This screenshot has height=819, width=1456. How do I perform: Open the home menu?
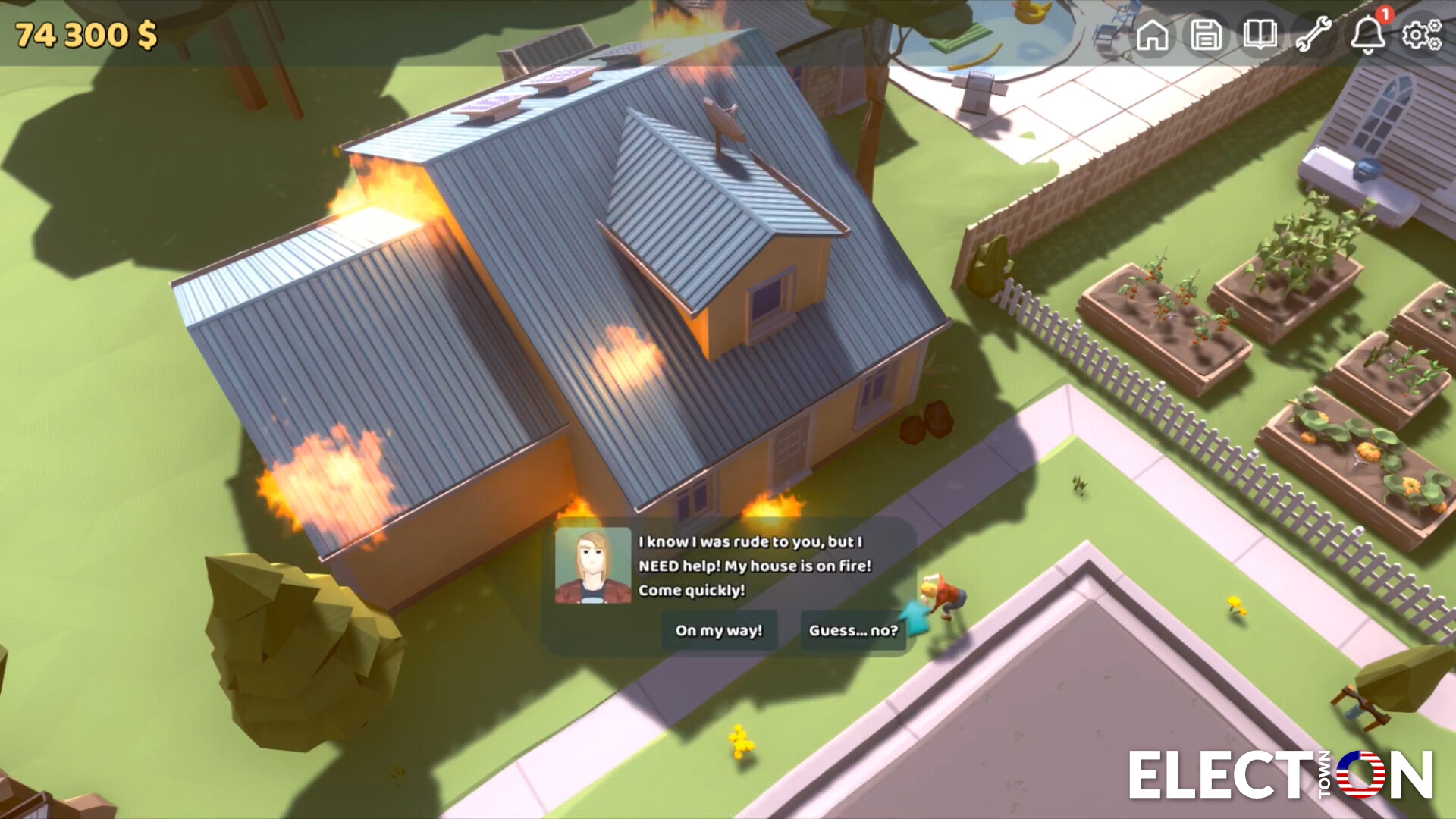(1153, 35)
